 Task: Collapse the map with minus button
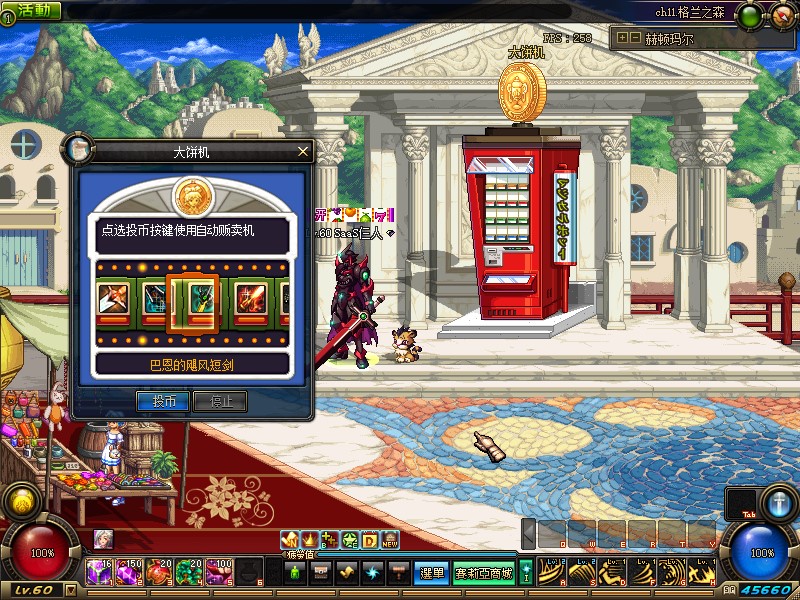click(x=634, y=38)
